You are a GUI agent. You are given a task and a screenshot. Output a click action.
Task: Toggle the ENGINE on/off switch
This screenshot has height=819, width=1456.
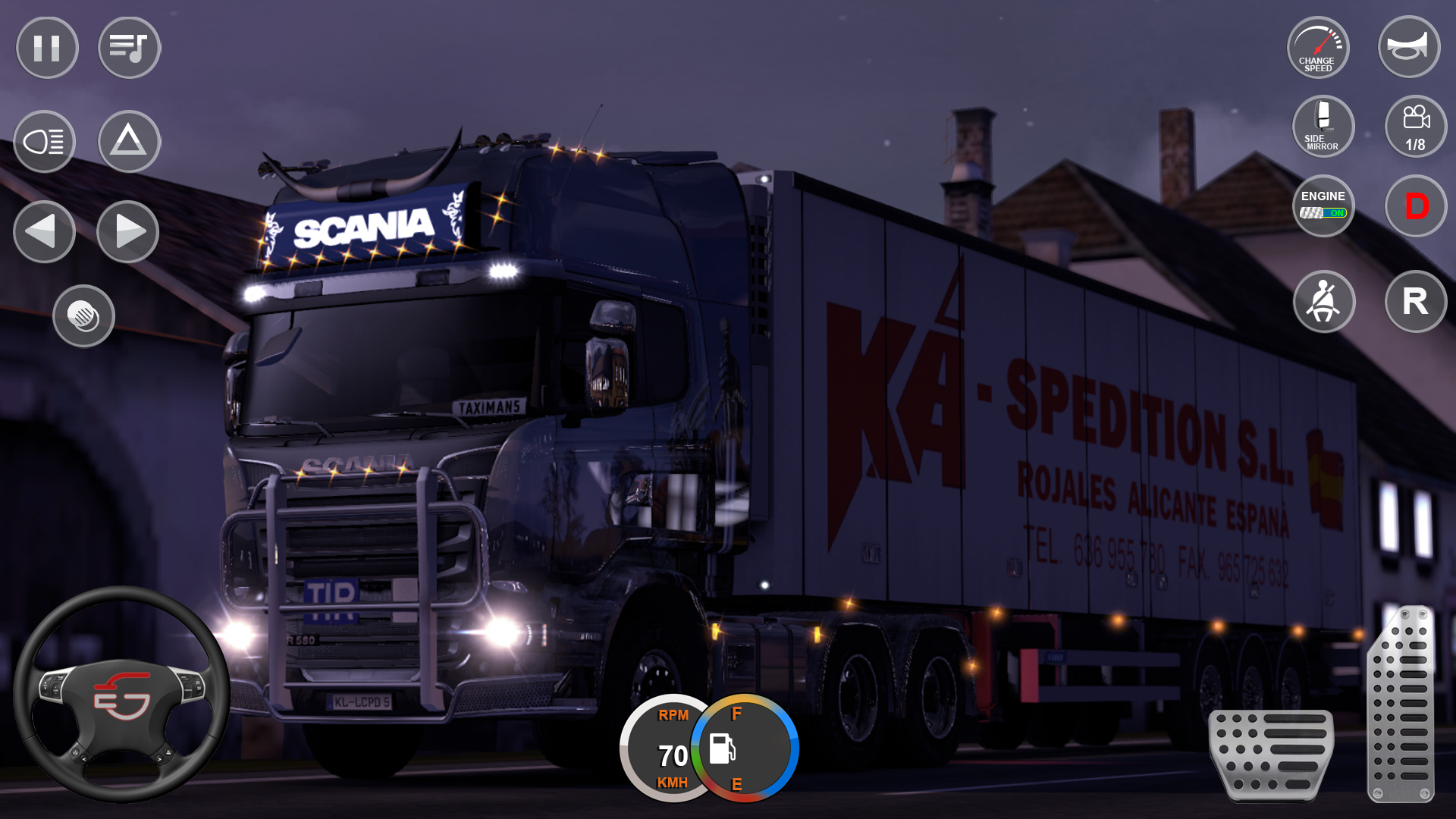coord(1323,206)
